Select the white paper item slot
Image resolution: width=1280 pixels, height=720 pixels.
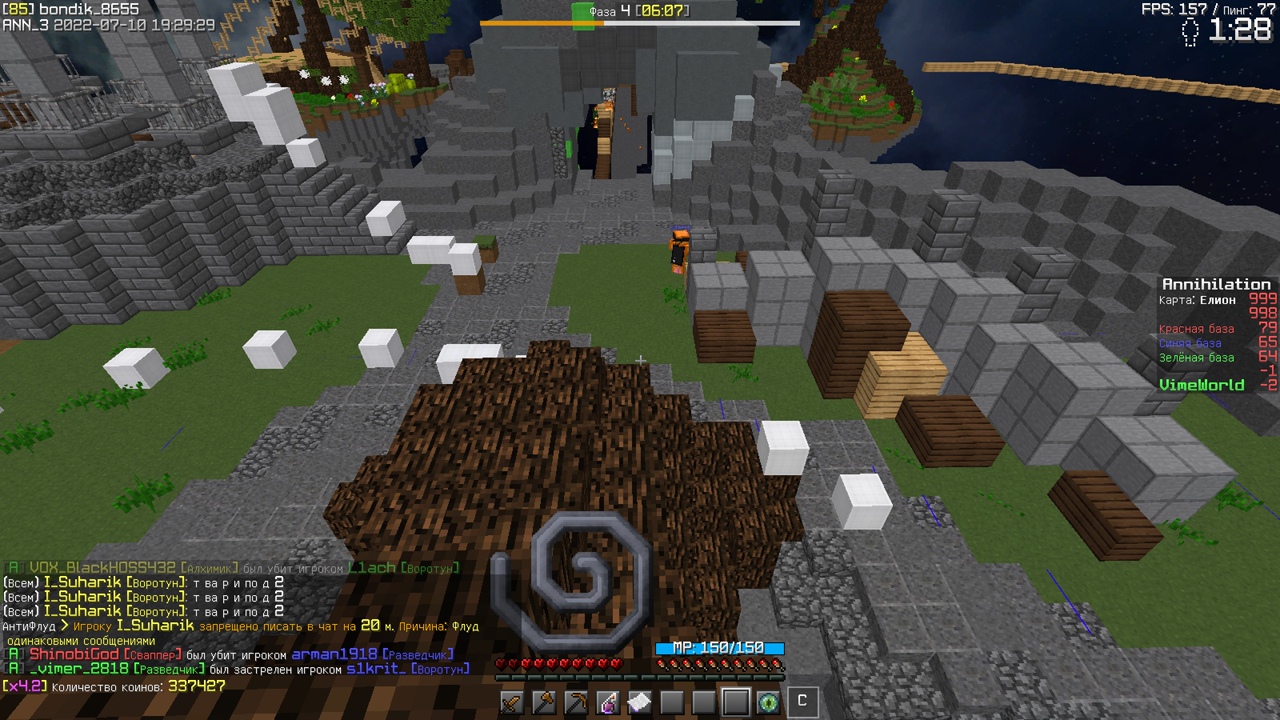click(x=640, y=702)
